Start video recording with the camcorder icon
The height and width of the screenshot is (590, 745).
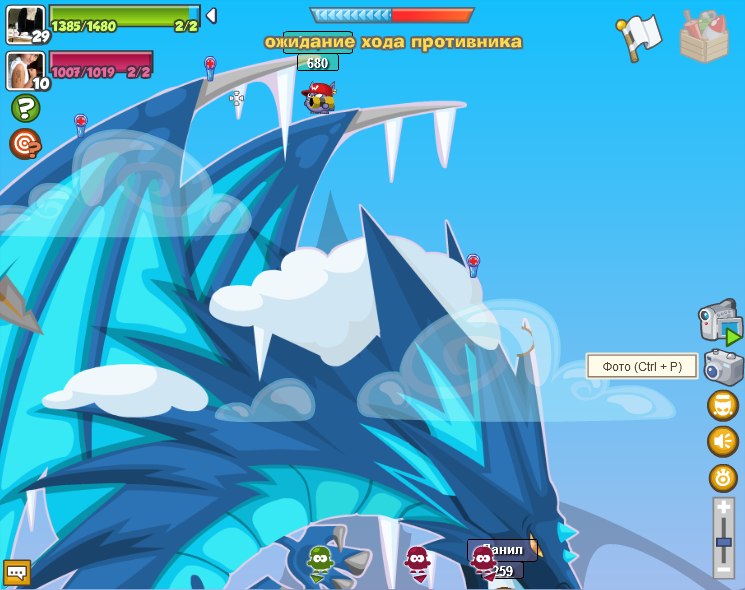coord(719,322)
